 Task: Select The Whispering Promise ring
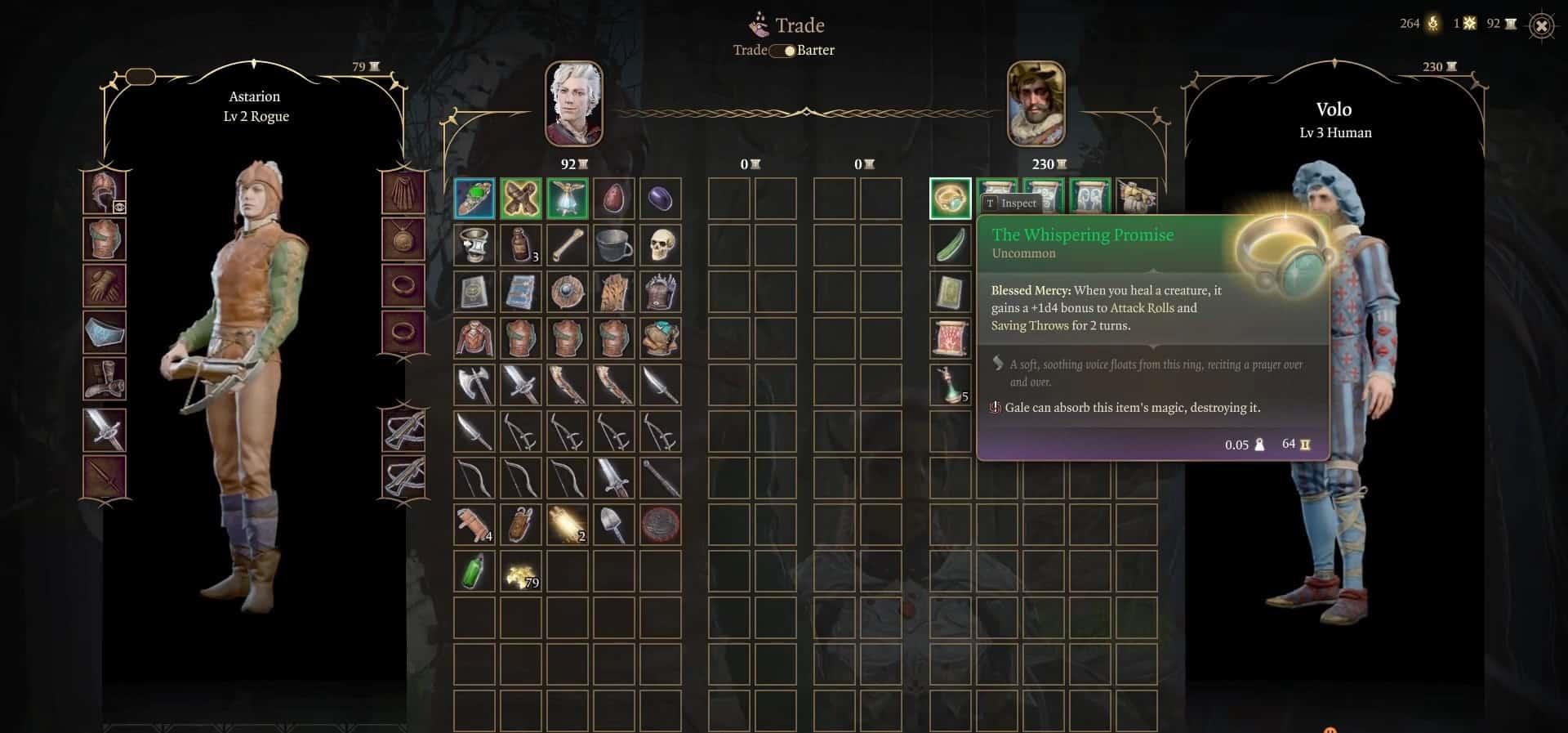coord(951,199)
